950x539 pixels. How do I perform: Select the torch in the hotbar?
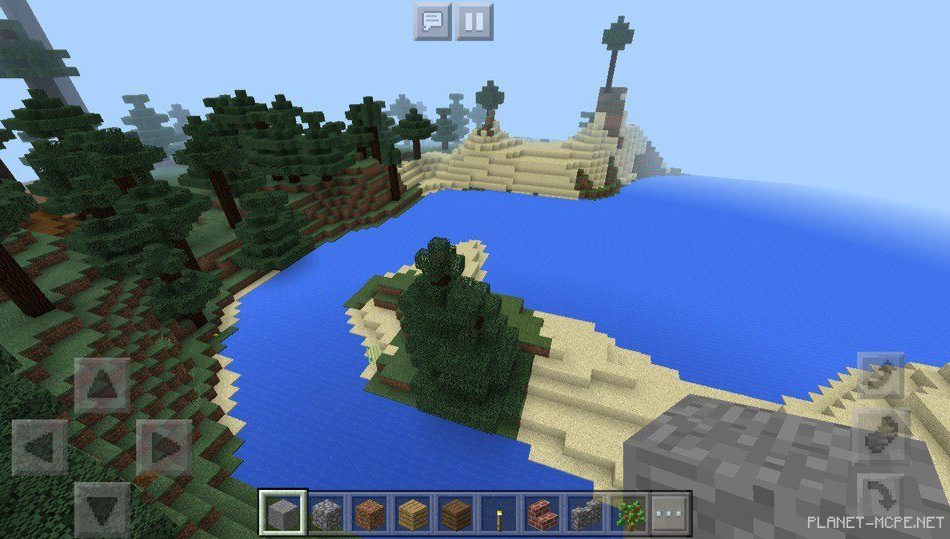coord(499,514)
